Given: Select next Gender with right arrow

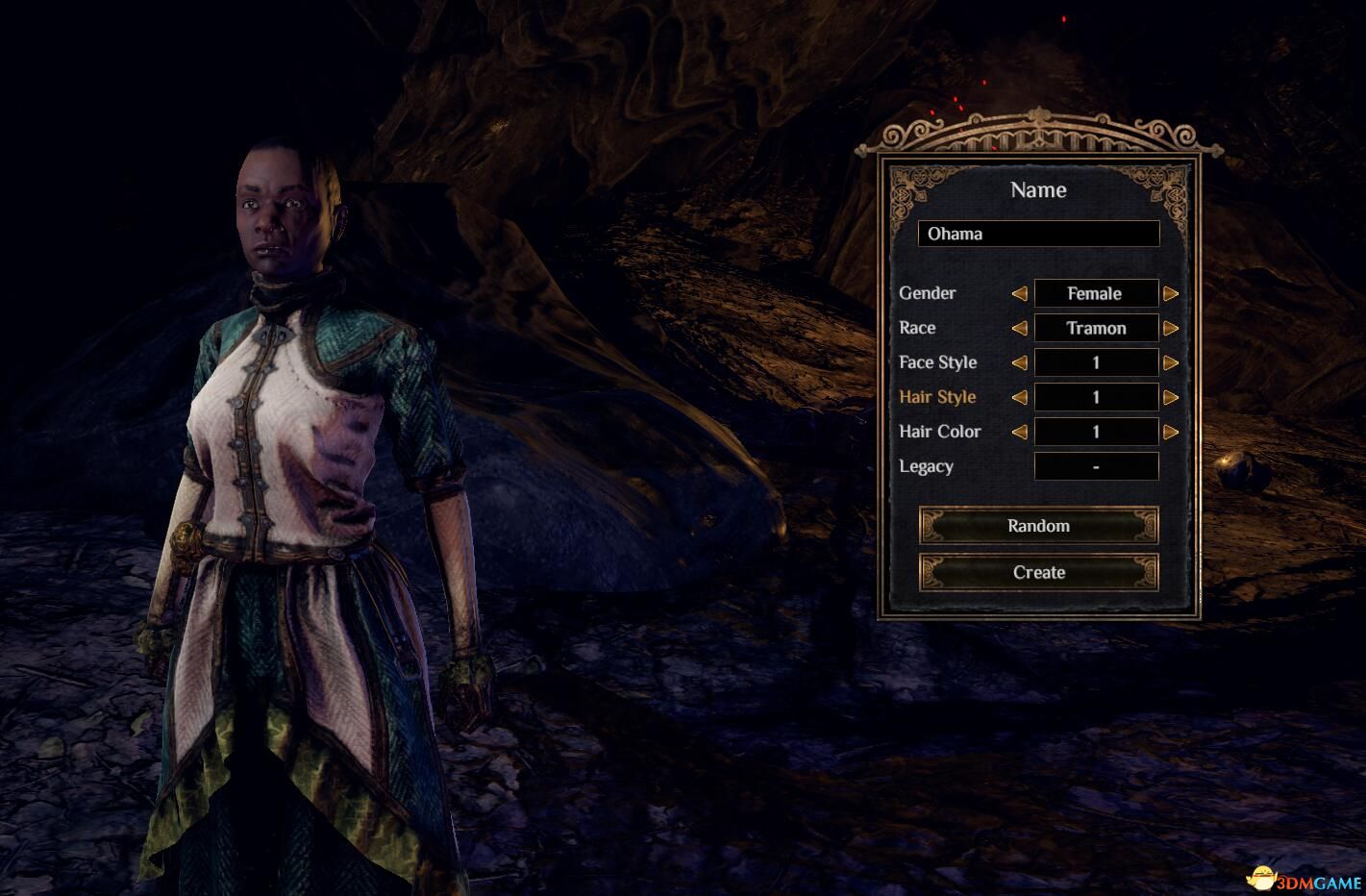Looking at the screenshot, I should coord(1171,293).
